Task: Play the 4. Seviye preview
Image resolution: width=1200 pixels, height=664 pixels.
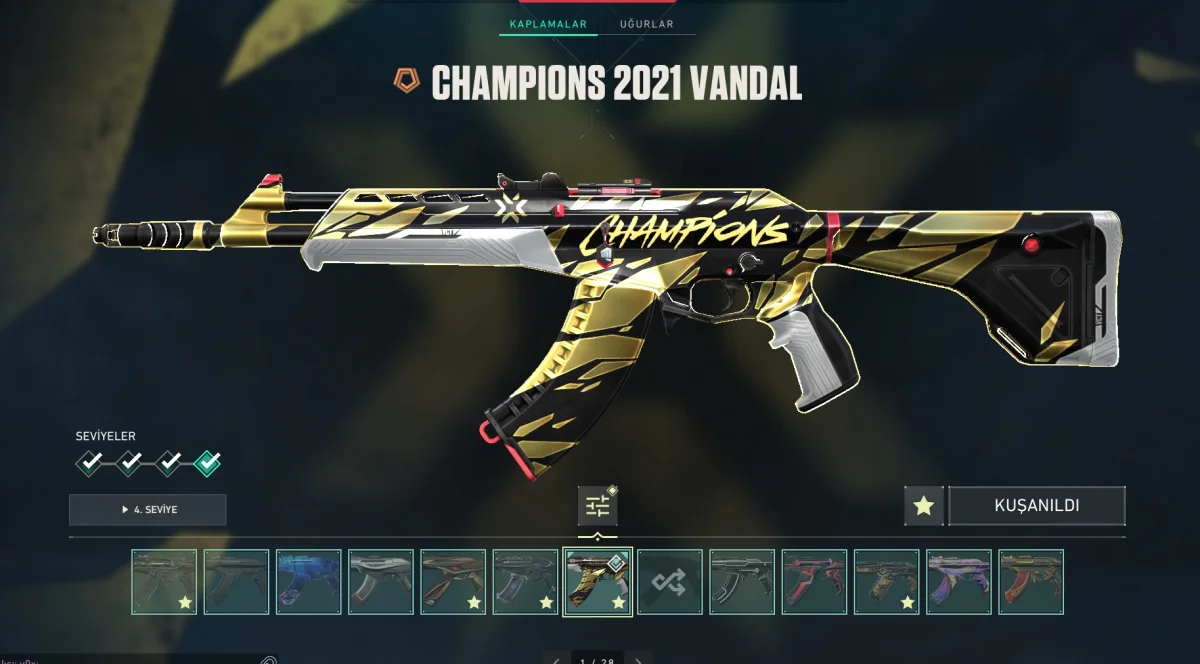Action: (148, 509)
